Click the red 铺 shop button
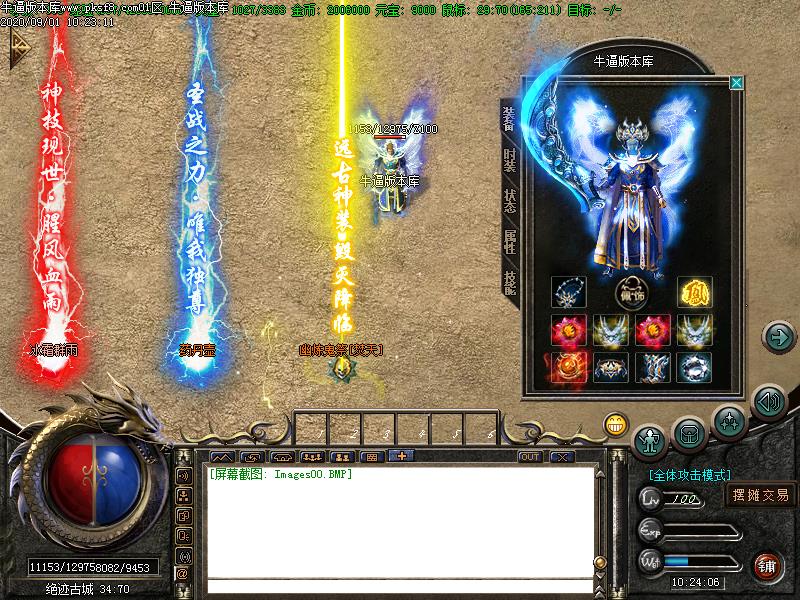Image resolution: width=800 pixels, height=600 pixels. click(768, 565)
